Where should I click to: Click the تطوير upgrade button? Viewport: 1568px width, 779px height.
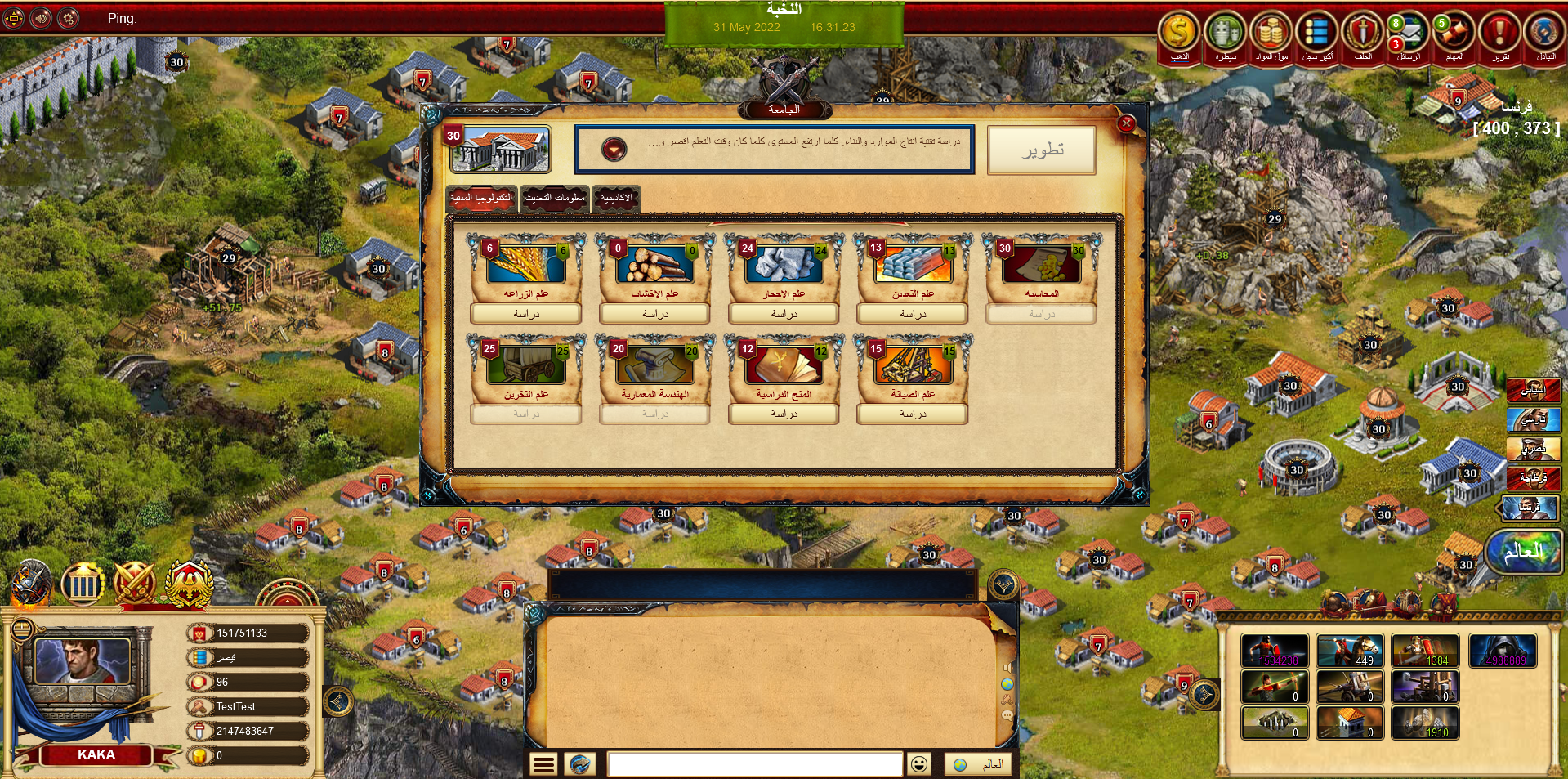click(x=1041, y=150)
